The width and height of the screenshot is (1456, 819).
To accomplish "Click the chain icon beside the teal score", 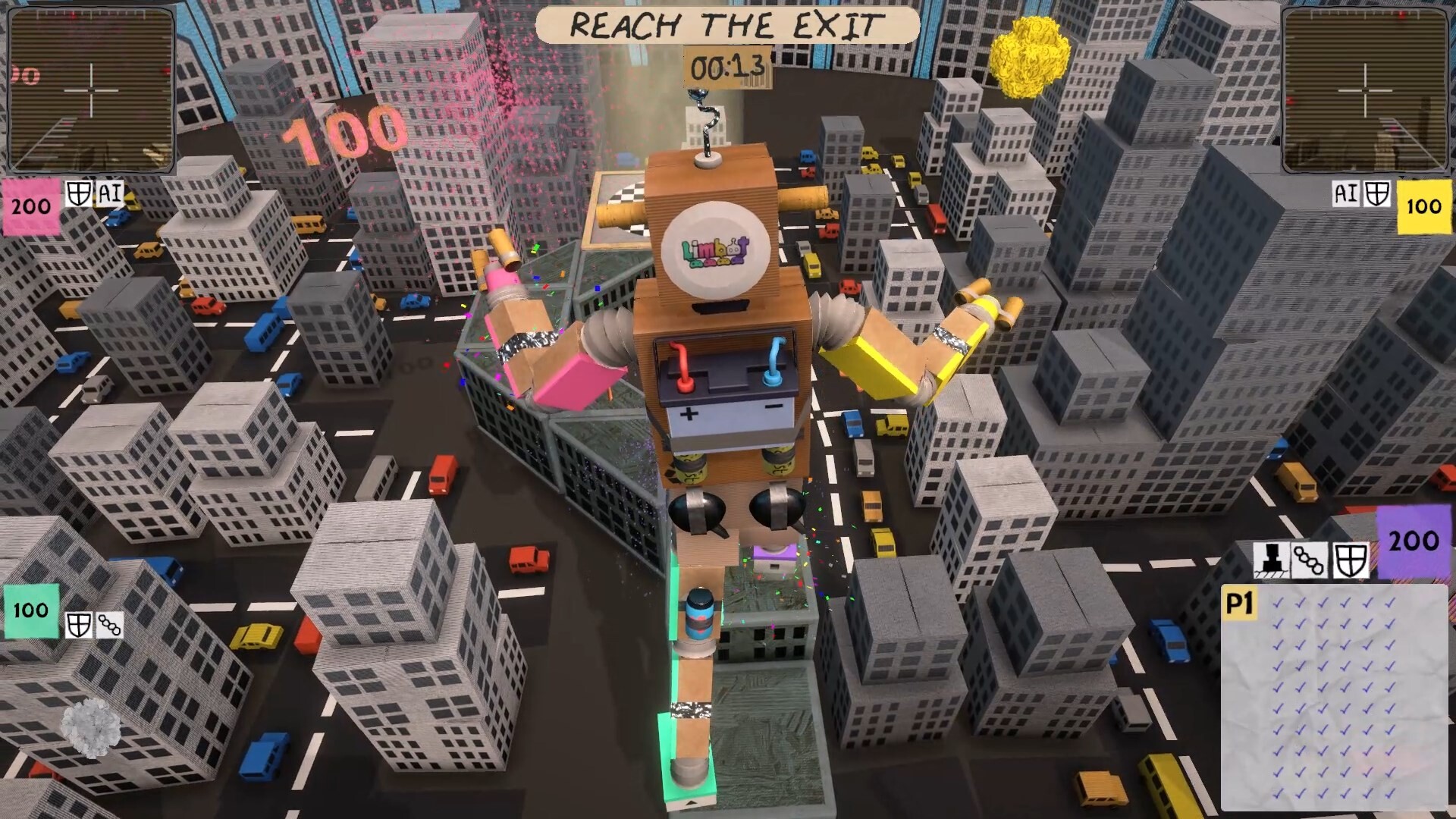I will click(x=109, y=626).
